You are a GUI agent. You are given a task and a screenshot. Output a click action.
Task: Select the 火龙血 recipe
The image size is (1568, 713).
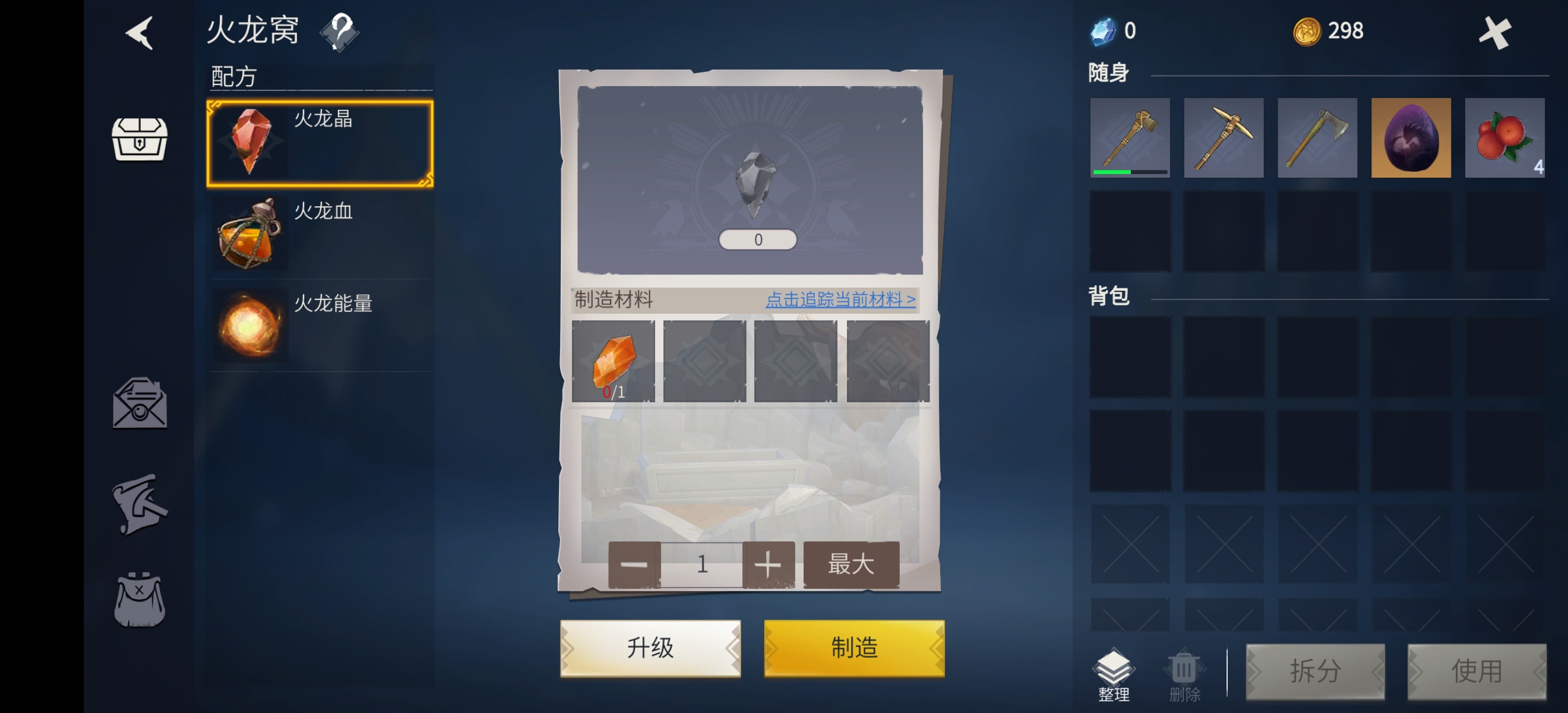319,235
